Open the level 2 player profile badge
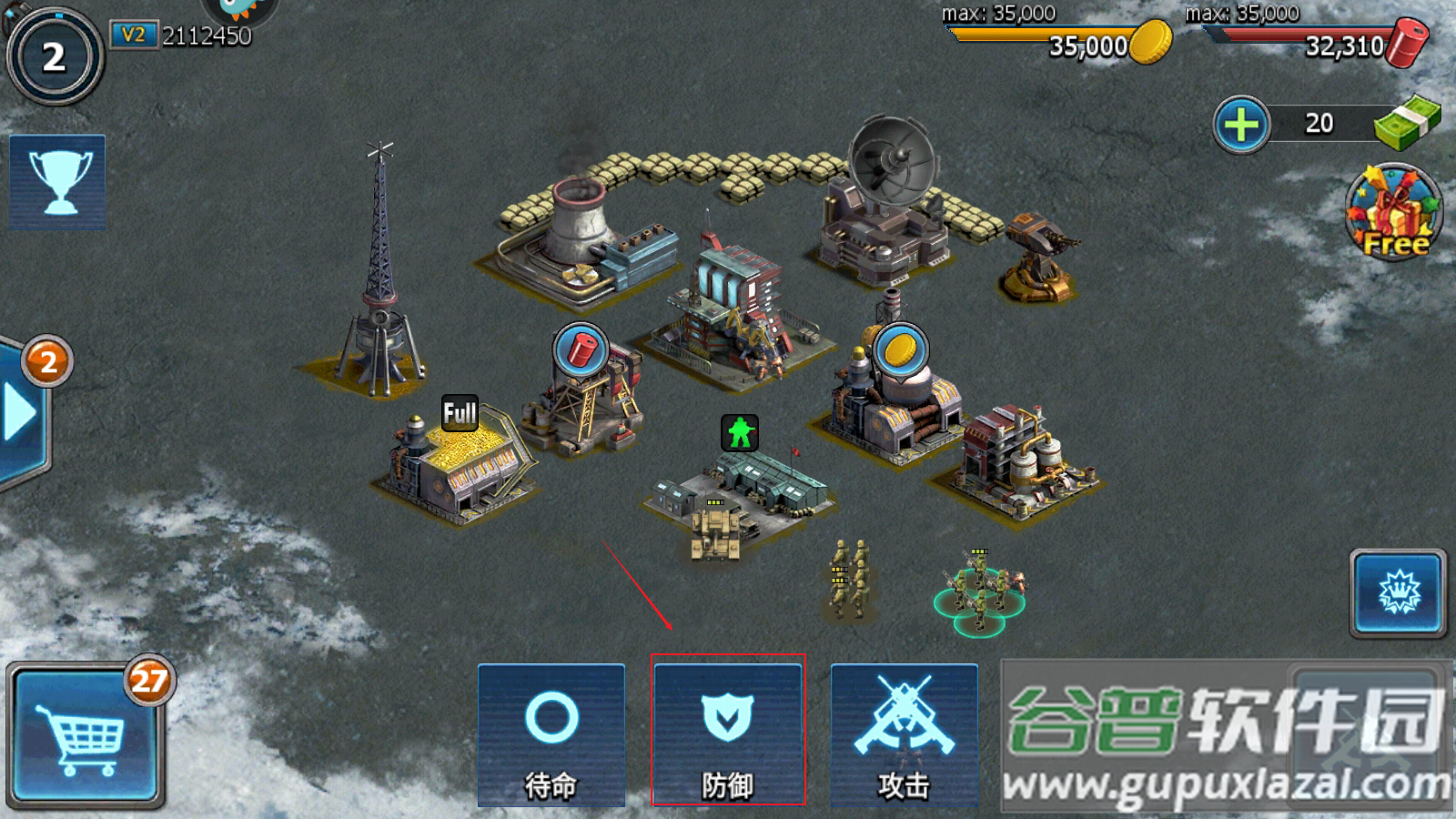Image resolution: width=1456 pixels, height=819 pixels. [x=55, y=57]
